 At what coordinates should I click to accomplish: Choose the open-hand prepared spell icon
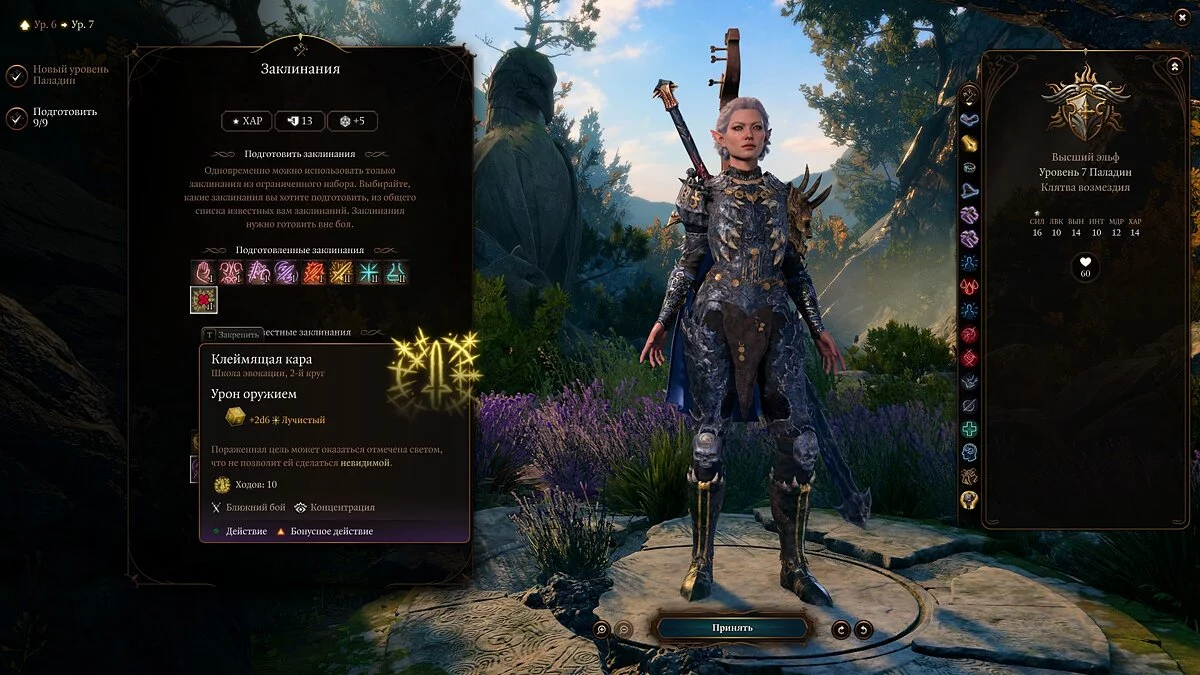pyautogui.click(x=204, y=272)
